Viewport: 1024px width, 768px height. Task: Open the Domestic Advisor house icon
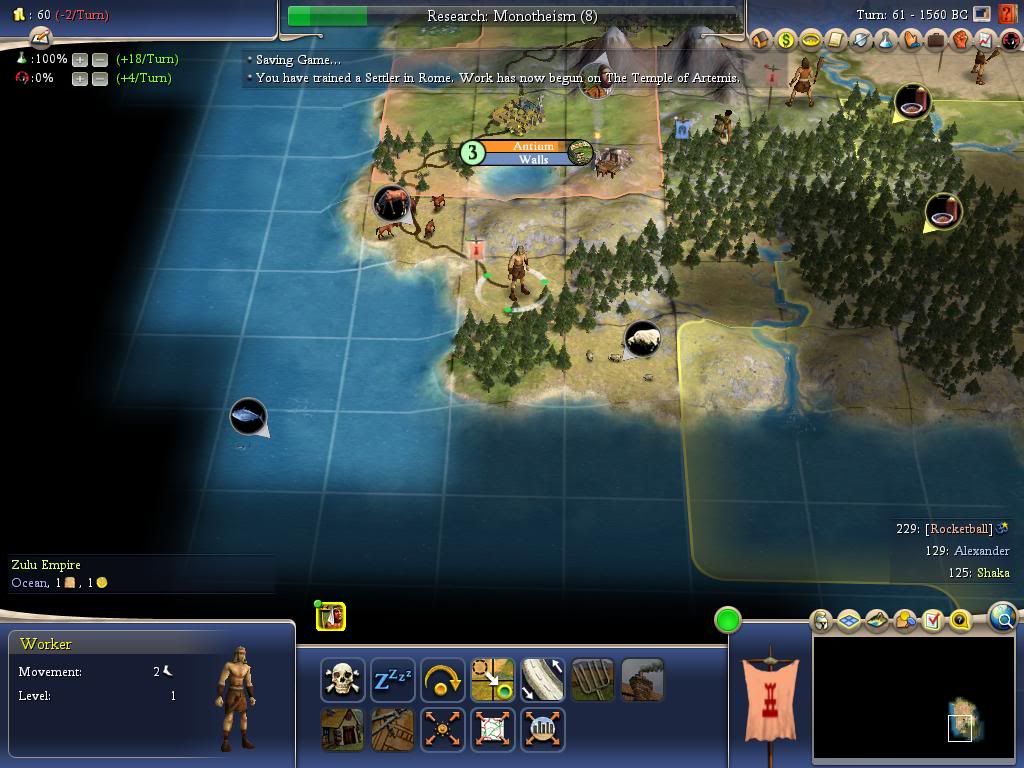click(x=761, y=40)
